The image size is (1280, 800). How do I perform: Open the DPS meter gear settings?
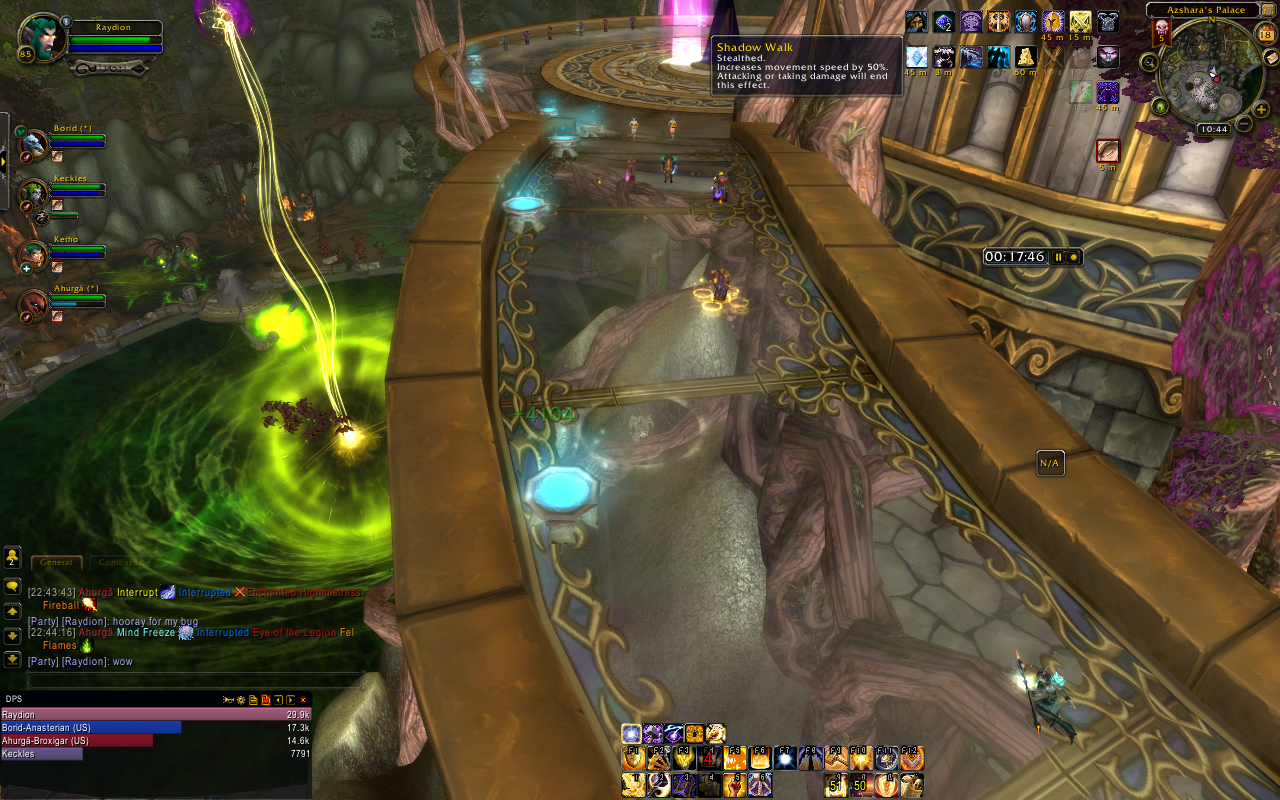tap(241, 699)
